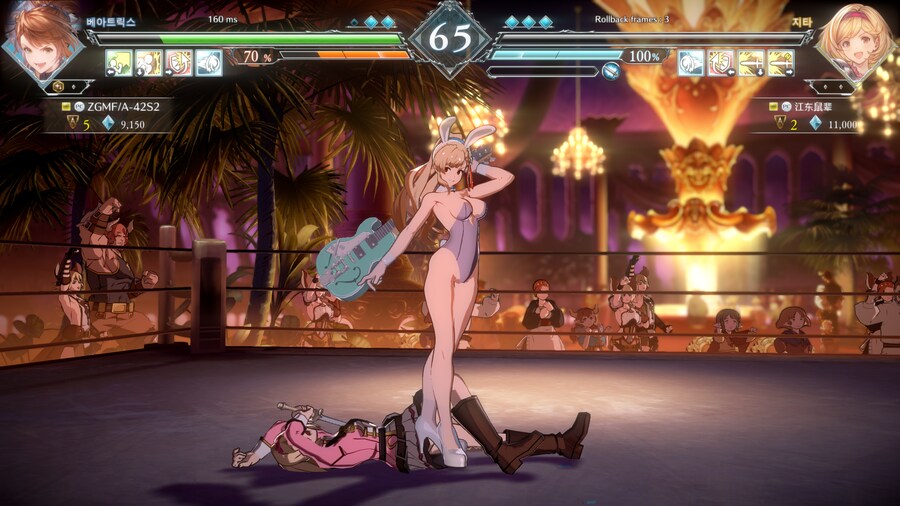Image resolution: width=900 pixels, height=506 pixels.
Task: Click Beatrix's red skill icon with right arrow
Action: (x=179, y=63)
